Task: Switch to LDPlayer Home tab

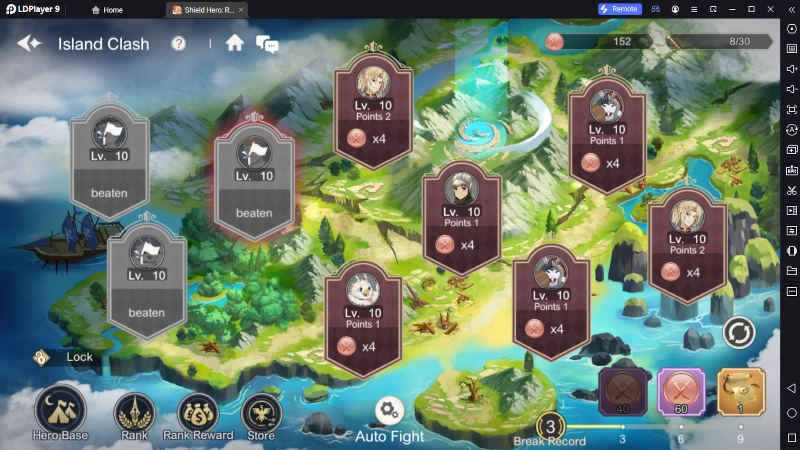Action: pyautogui.click(x=107, y=9)
